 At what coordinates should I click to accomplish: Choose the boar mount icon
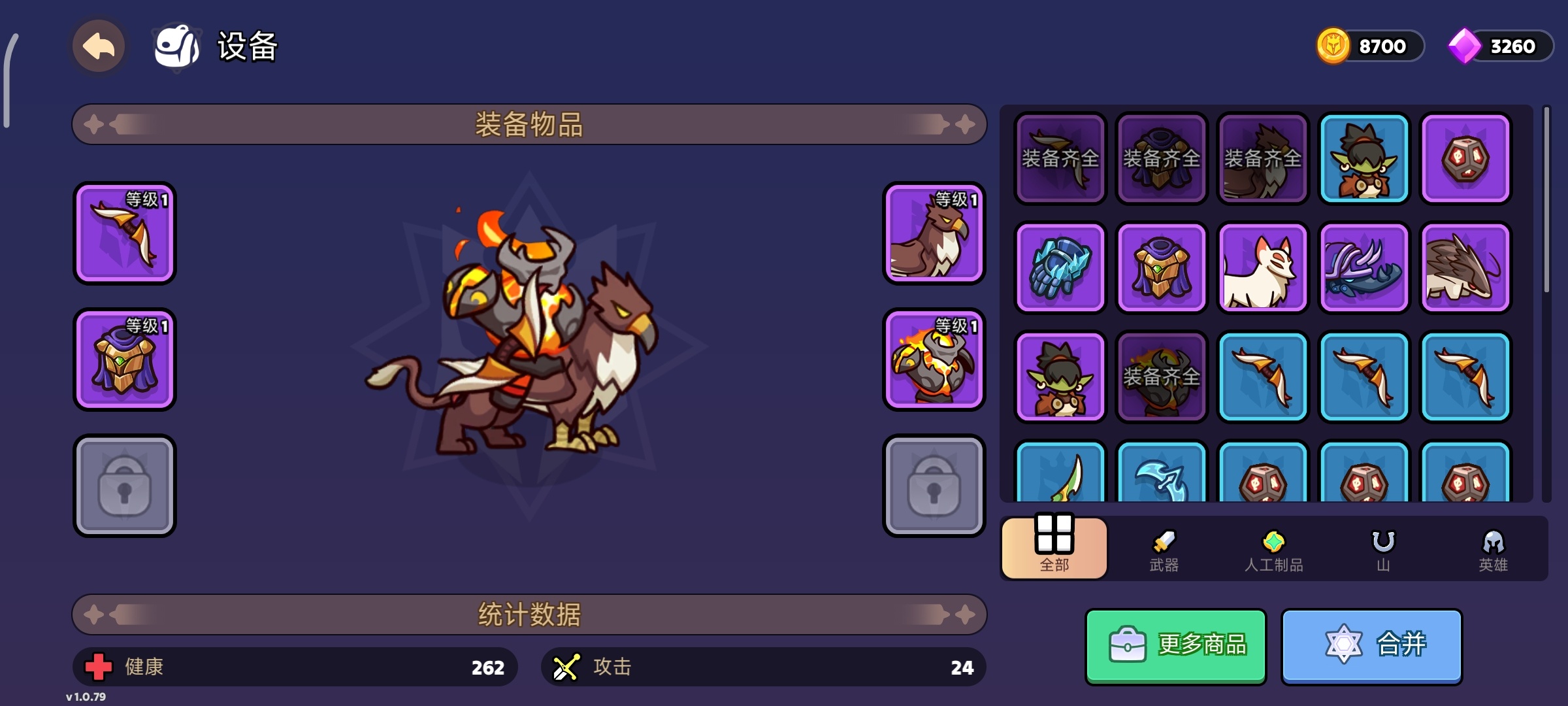[x=1465, y=267]
